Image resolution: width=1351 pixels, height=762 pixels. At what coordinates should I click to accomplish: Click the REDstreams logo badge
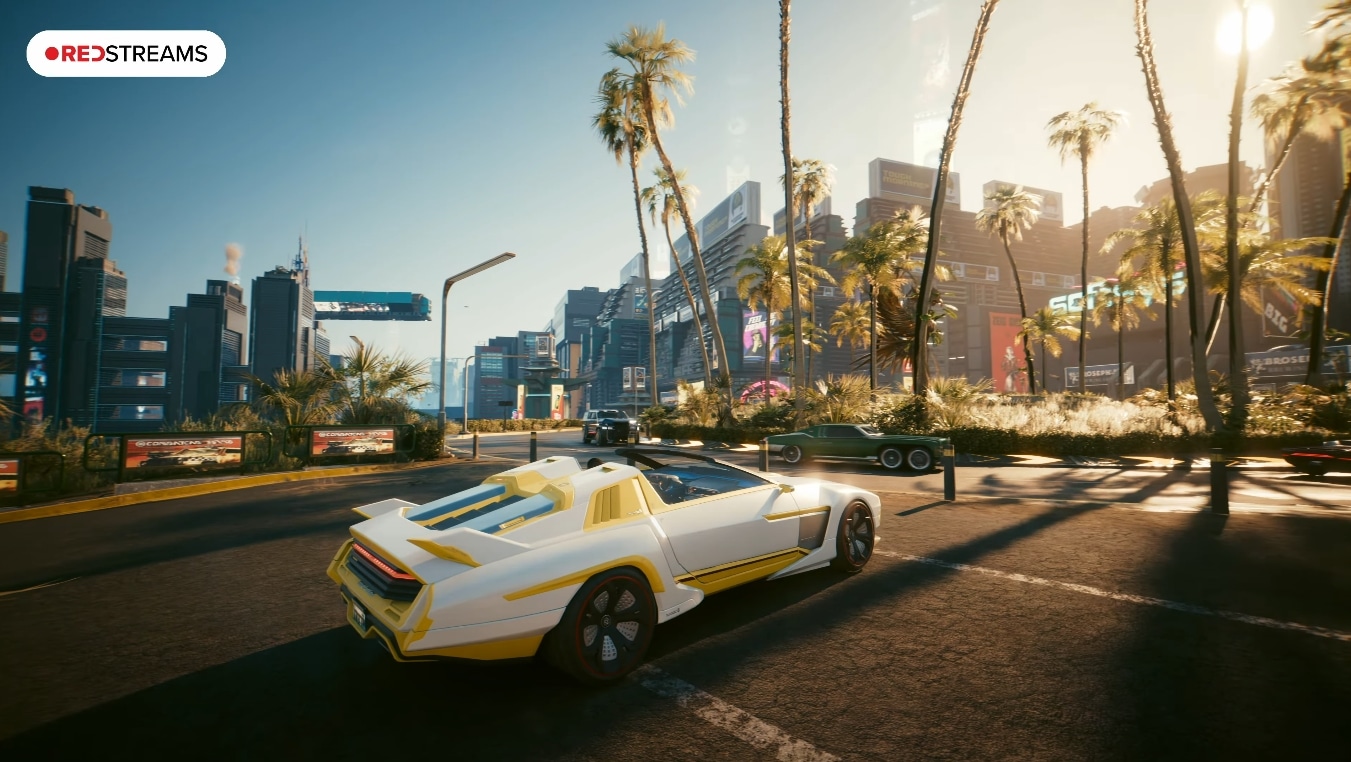click(x=126, y=54)
